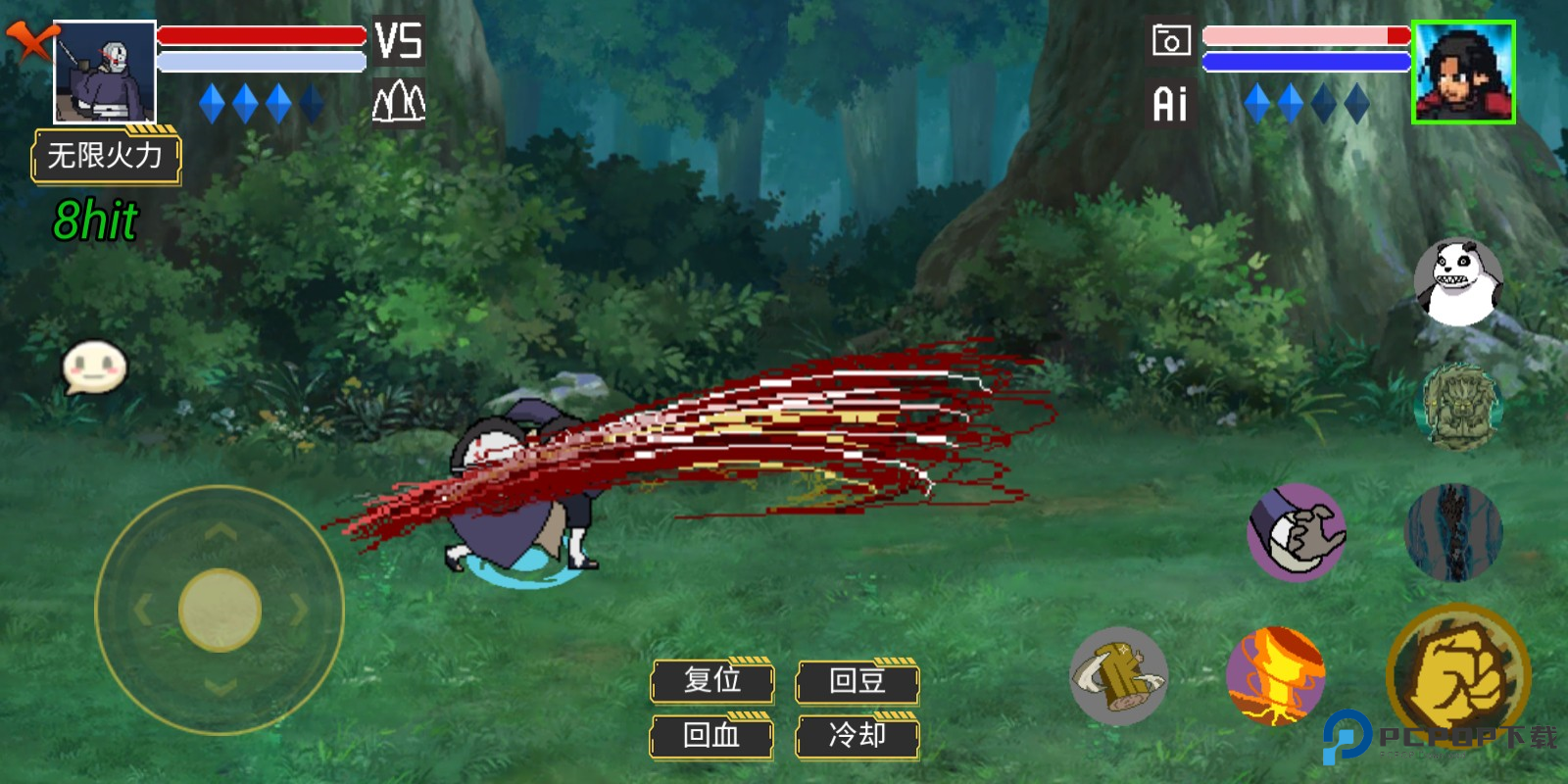The width and height of the screenshot is (1568, 784).
Task: Summon the panda assist character
Action: click(1458, 282)
